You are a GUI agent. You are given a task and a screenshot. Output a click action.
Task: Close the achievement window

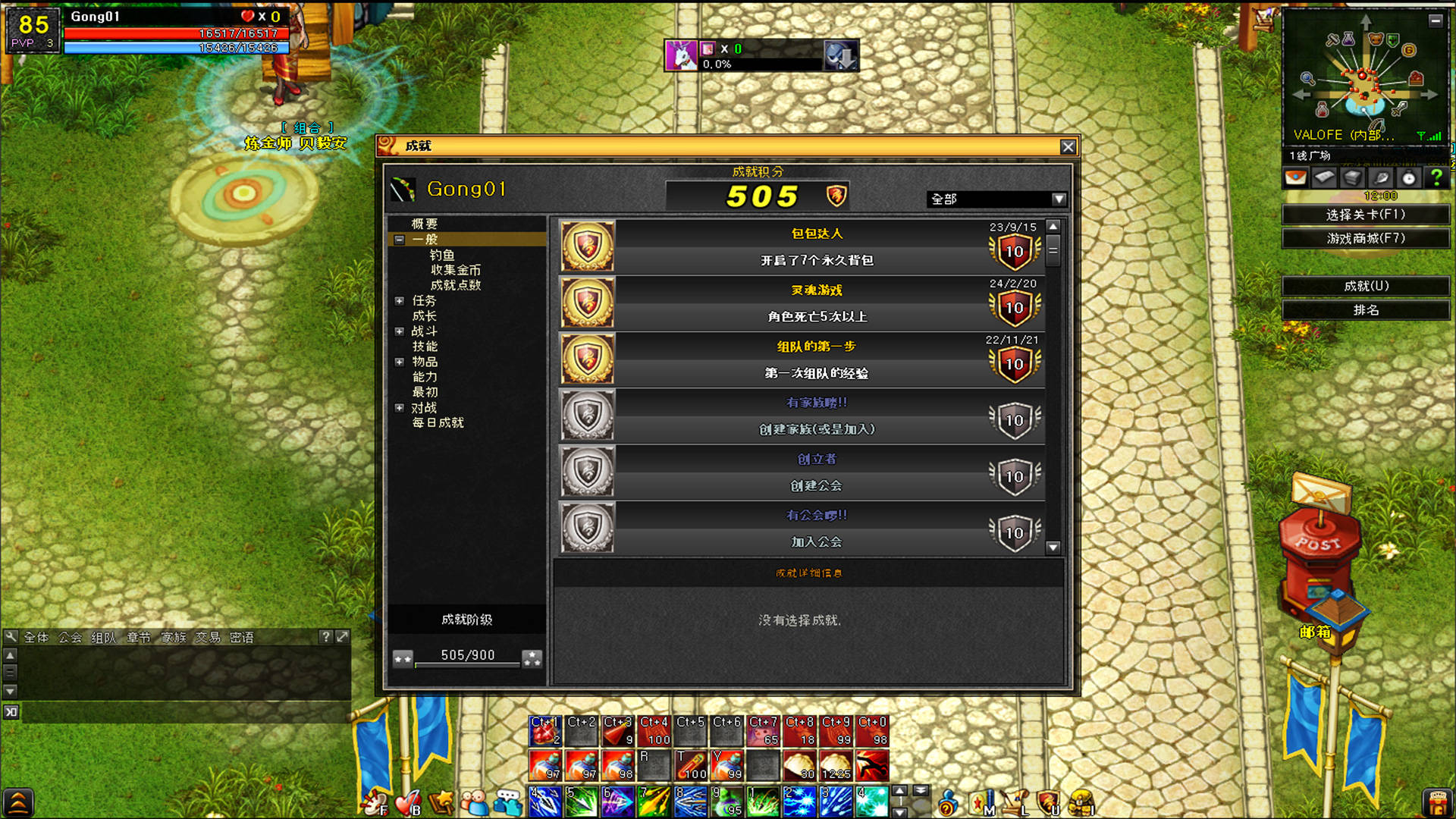(x=1068, y=146)
